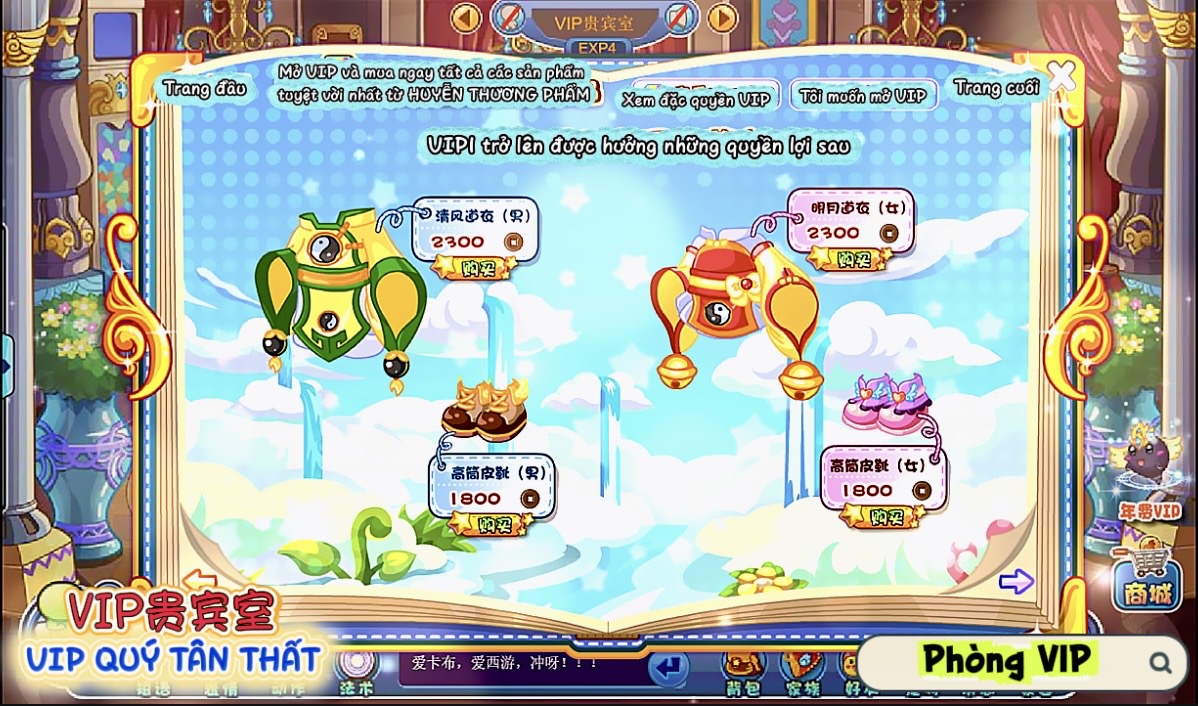
Task: Go to Trang đầu (first page)
Action: coord(205,88)
